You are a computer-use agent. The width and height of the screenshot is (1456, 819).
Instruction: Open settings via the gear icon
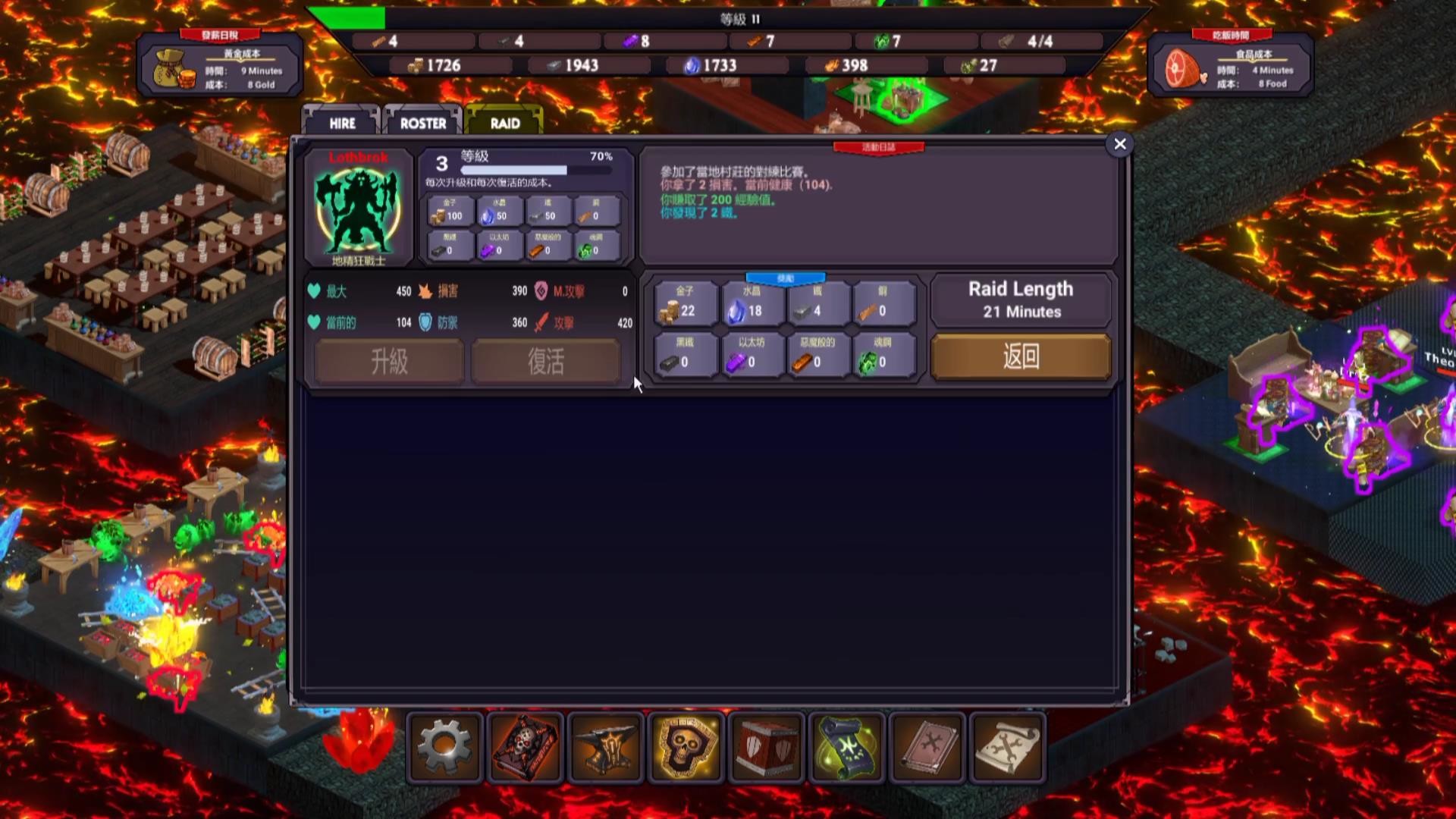pyautogui.click(x=445, y=748)
